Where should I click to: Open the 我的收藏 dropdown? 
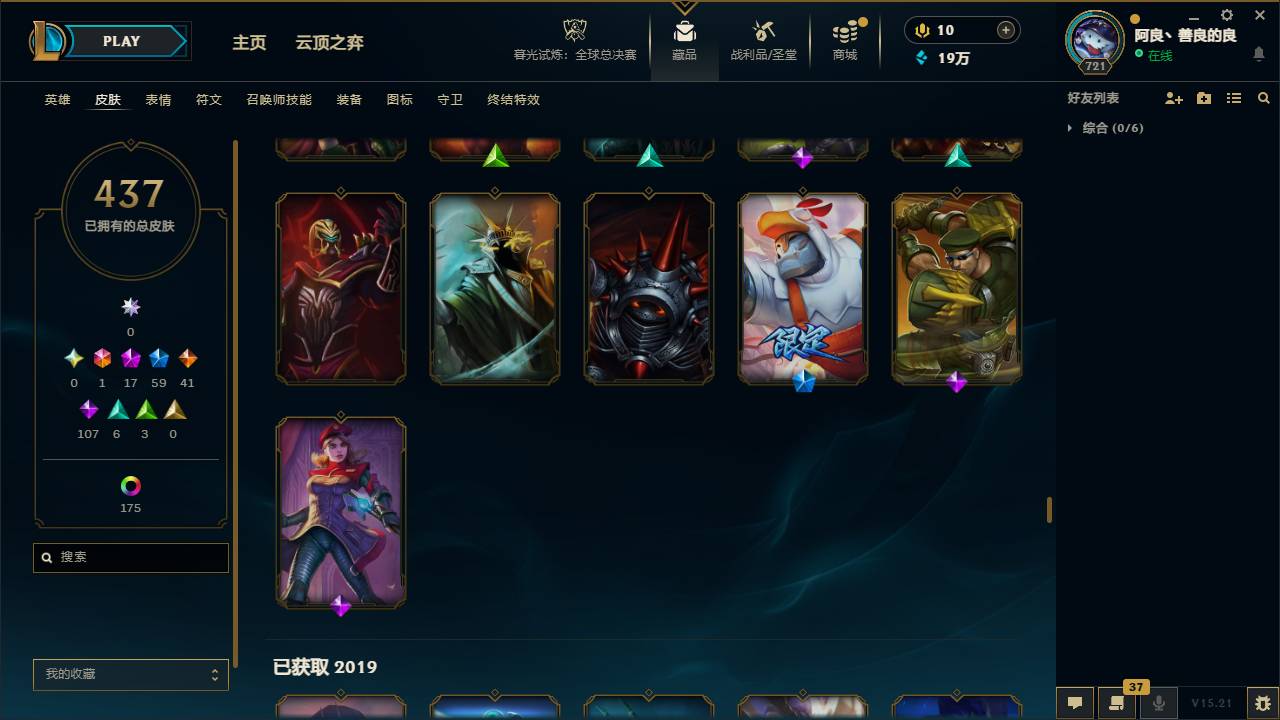[x=130, y=674]
